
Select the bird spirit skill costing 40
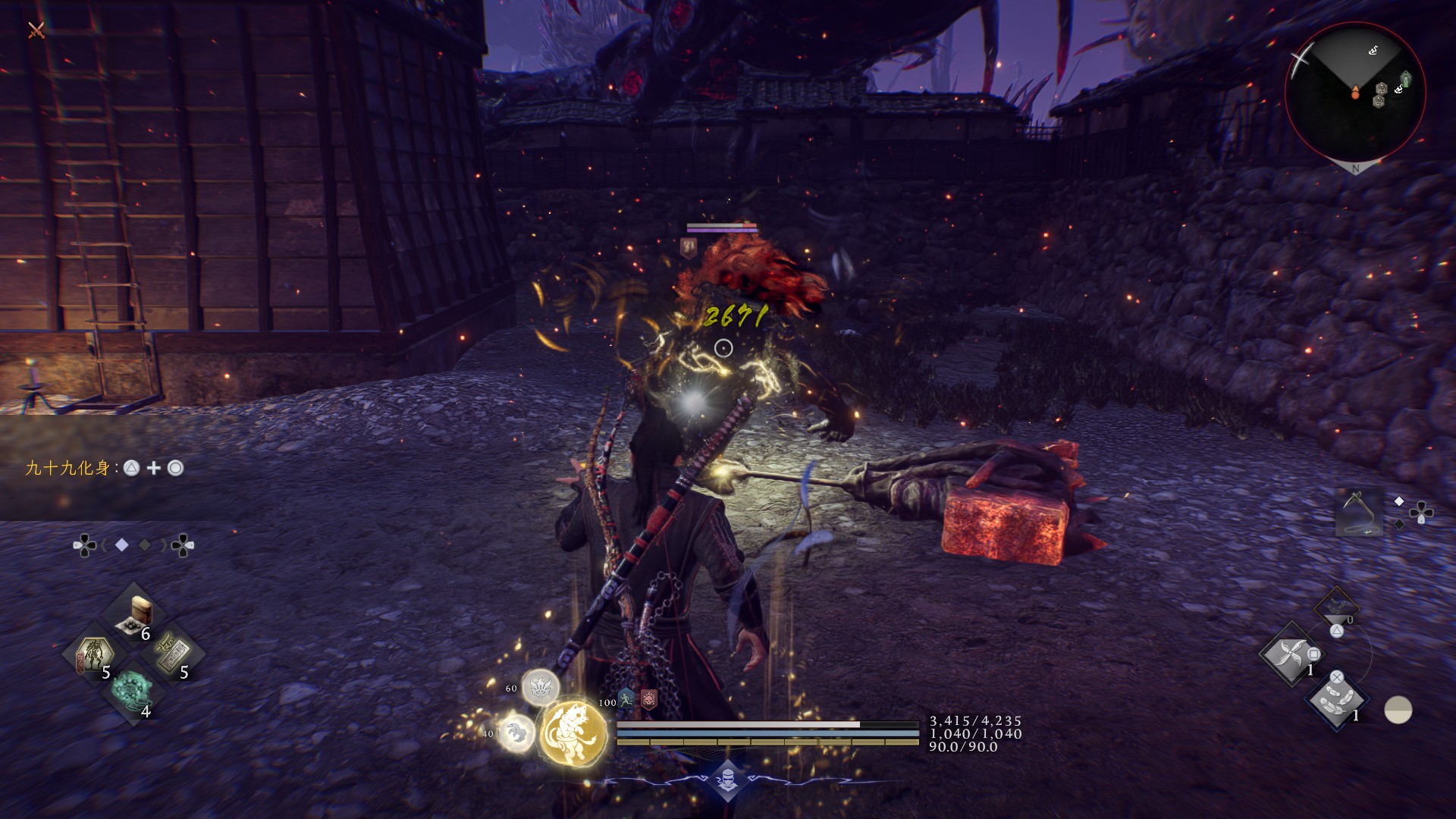(516, 733)
